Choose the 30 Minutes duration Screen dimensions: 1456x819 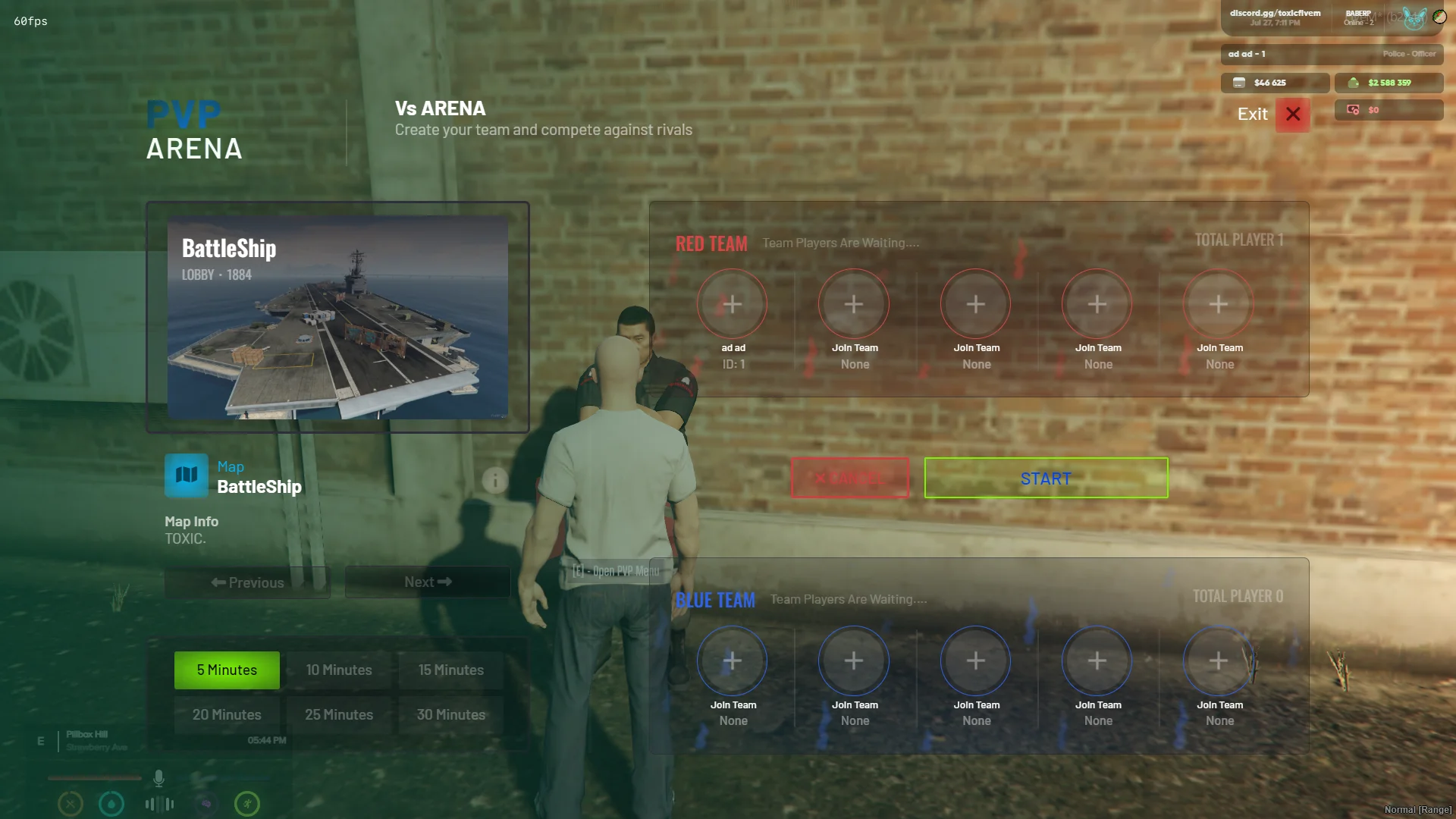pos(451,715)
